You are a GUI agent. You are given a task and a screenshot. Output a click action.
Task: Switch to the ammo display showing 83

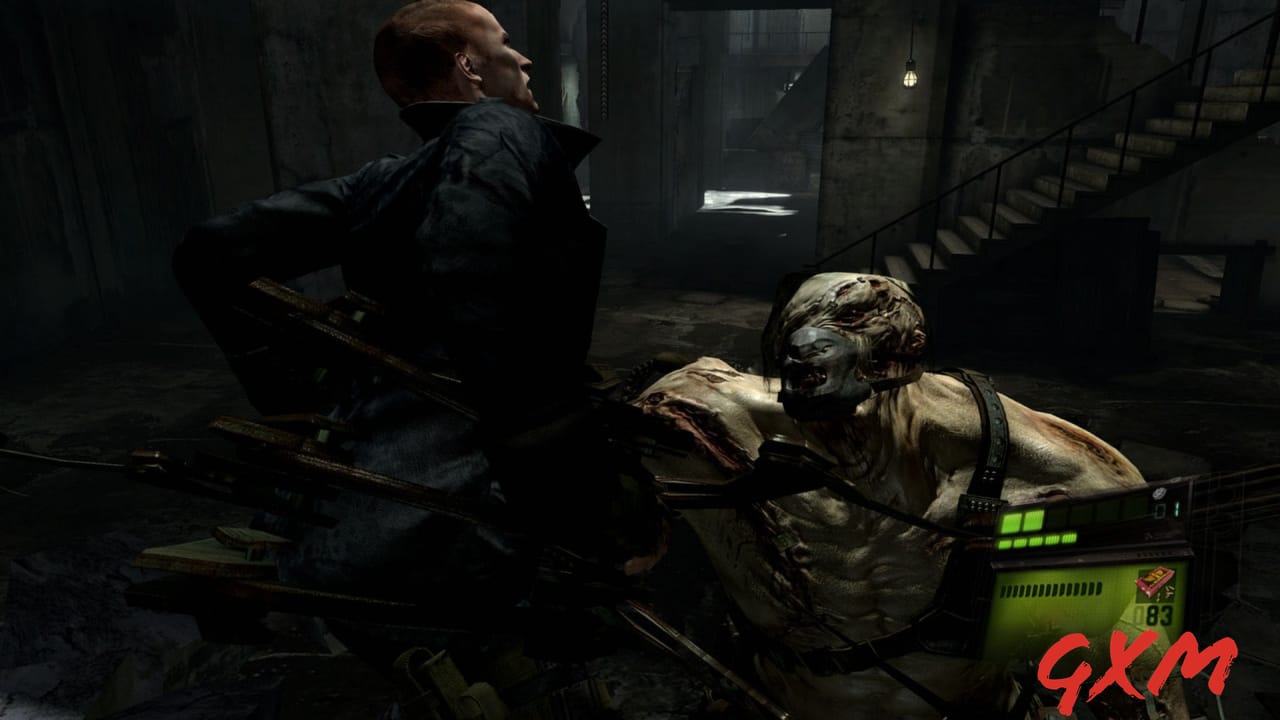(1156, 613)
